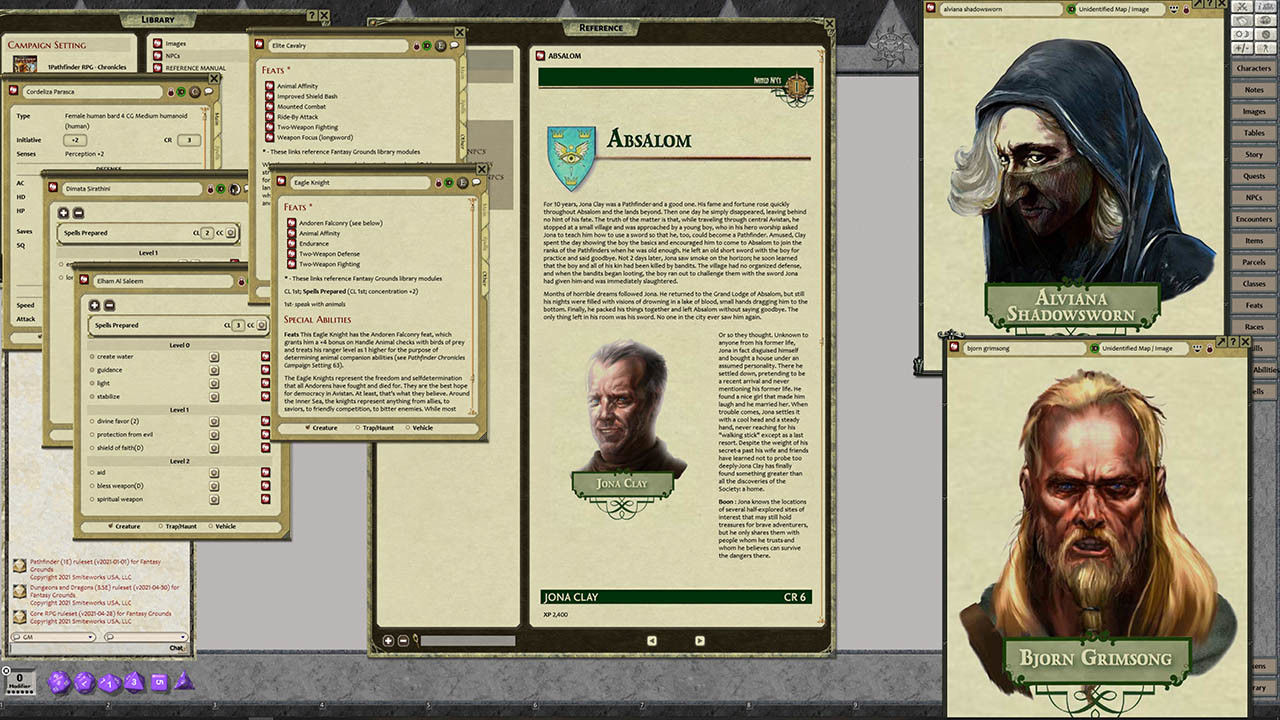Click the letter token icon on the Eagle Knight header
The height and width of the screenshot is (720, 1280).
click(x=462, y=182)
